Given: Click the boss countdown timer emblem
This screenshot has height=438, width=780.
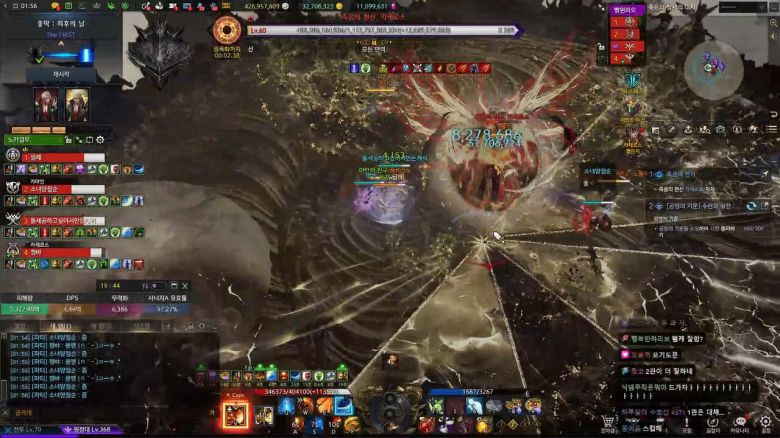Looking at the screenshot, I should [x=227, y=30].
